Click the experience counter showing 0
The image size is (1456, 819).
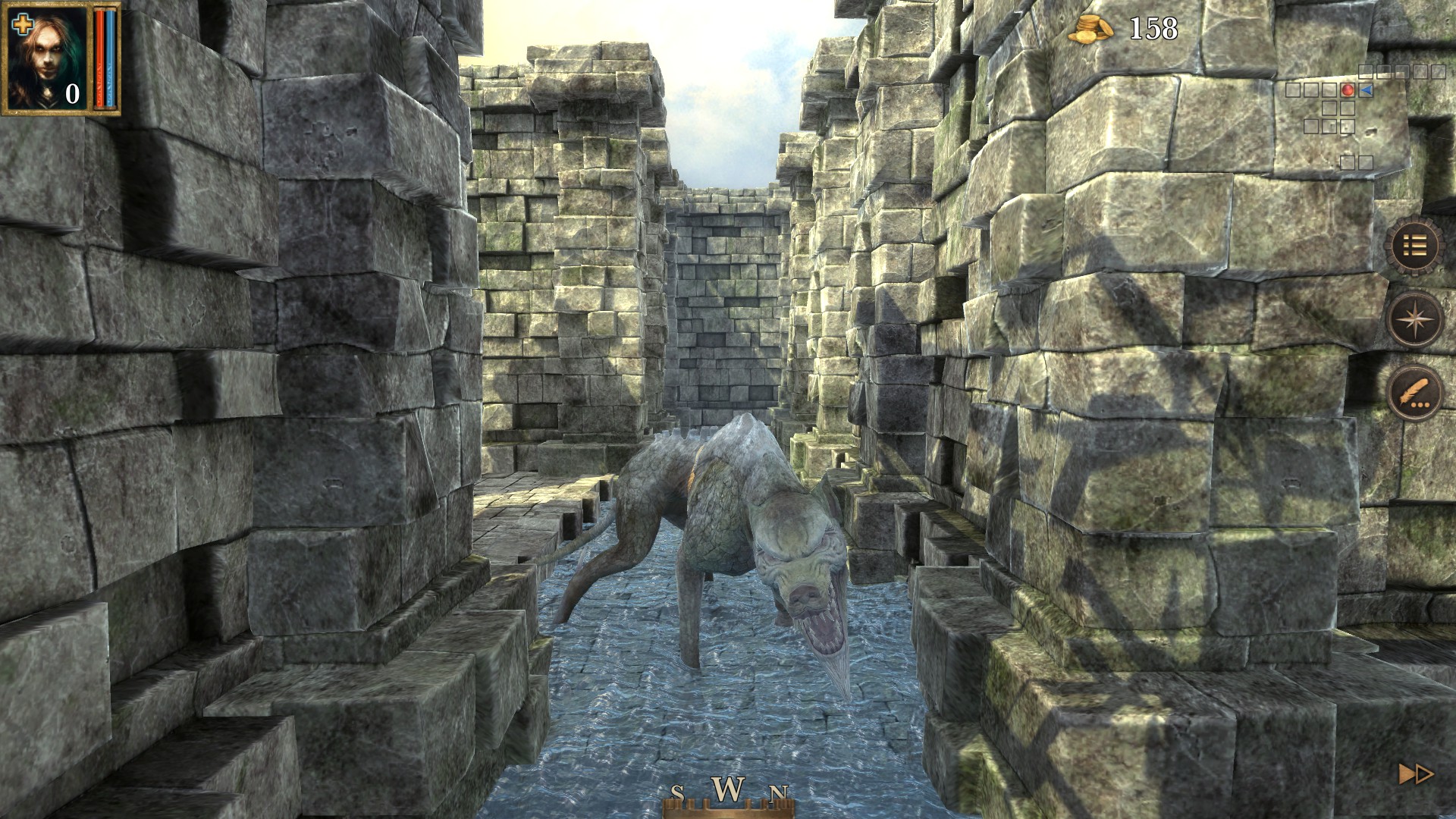(72, 95)
